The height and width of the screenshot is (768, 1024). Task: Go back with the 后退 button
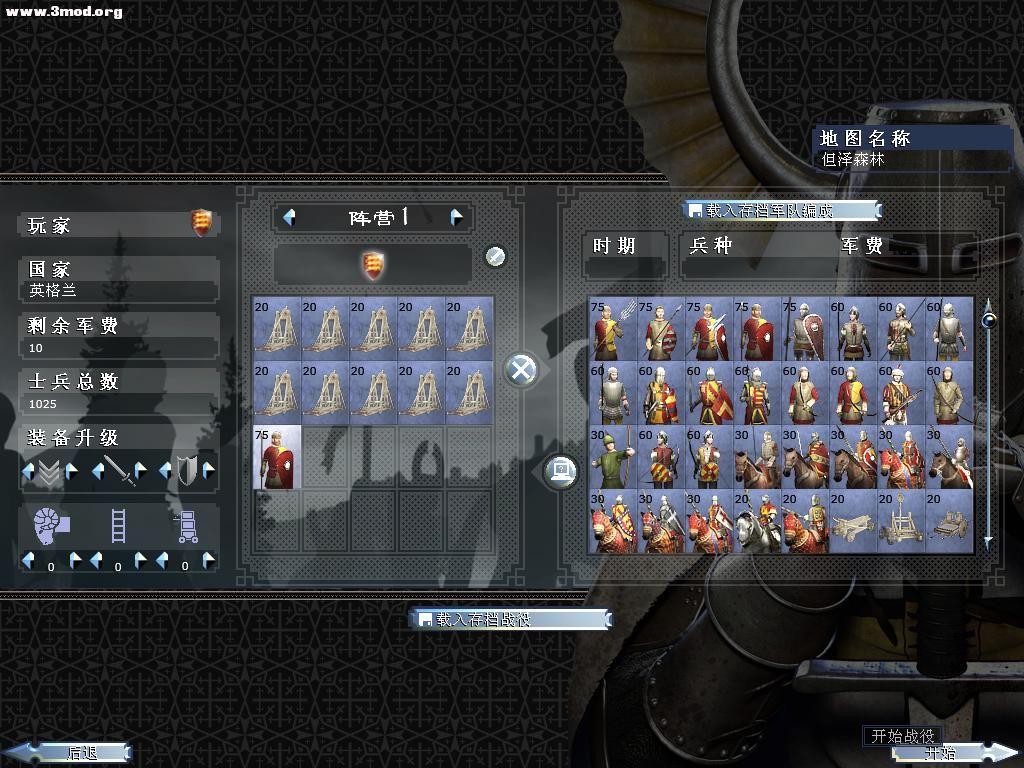70,752
